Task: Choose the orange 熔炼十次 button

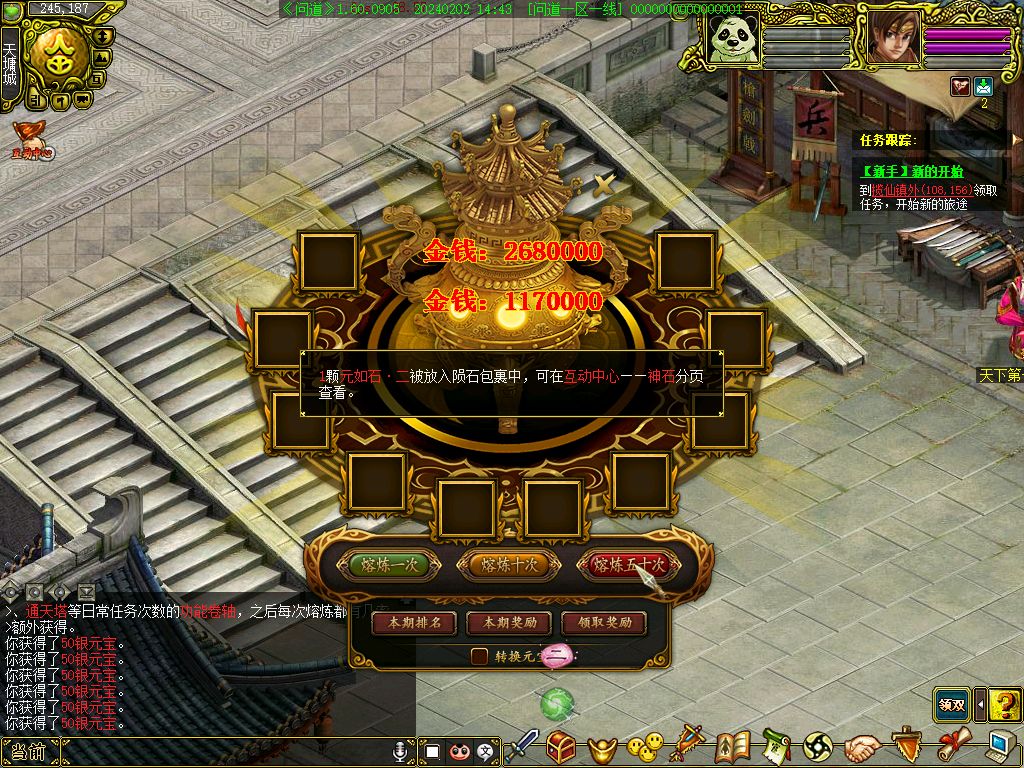Action: click(508, 565)
